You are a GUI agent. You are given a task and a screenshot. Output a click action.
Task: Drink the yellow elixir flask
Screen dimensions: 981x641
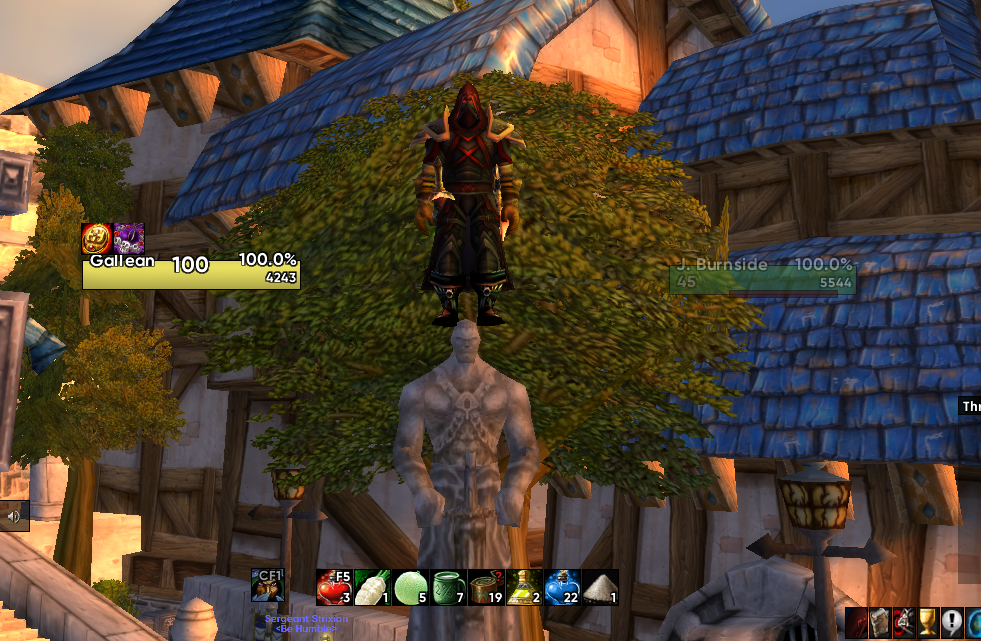pyautogui.click(x=523, y=586)
